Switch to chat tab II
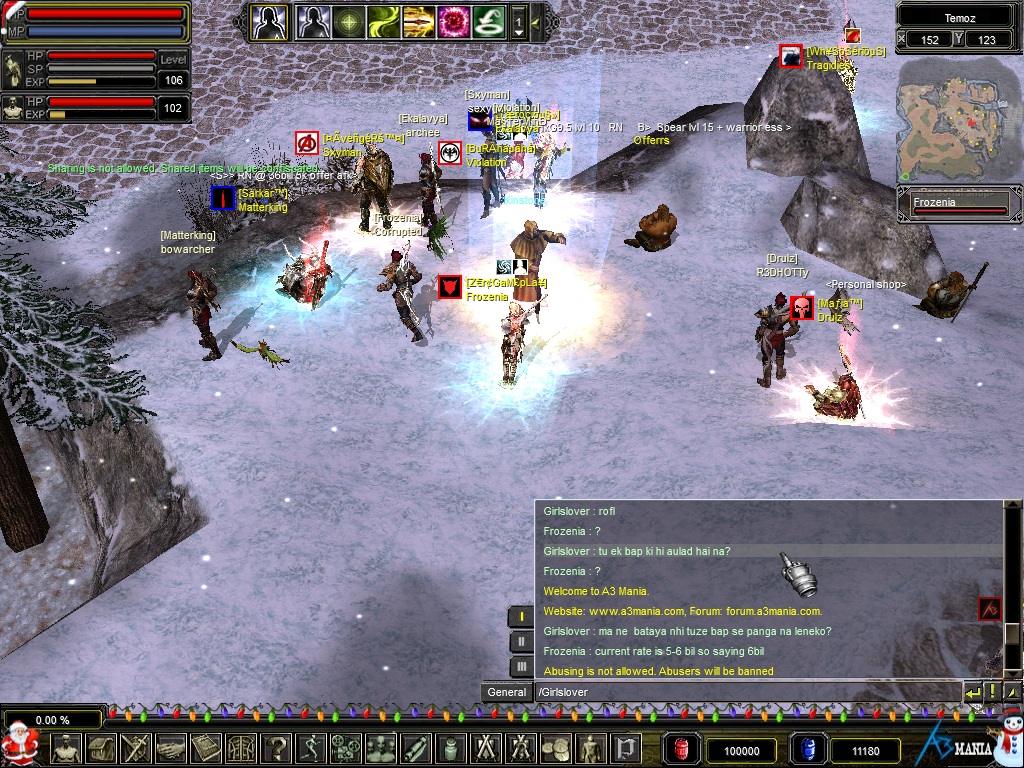This screenshot has height=768, width=1024. coord(521,642)
